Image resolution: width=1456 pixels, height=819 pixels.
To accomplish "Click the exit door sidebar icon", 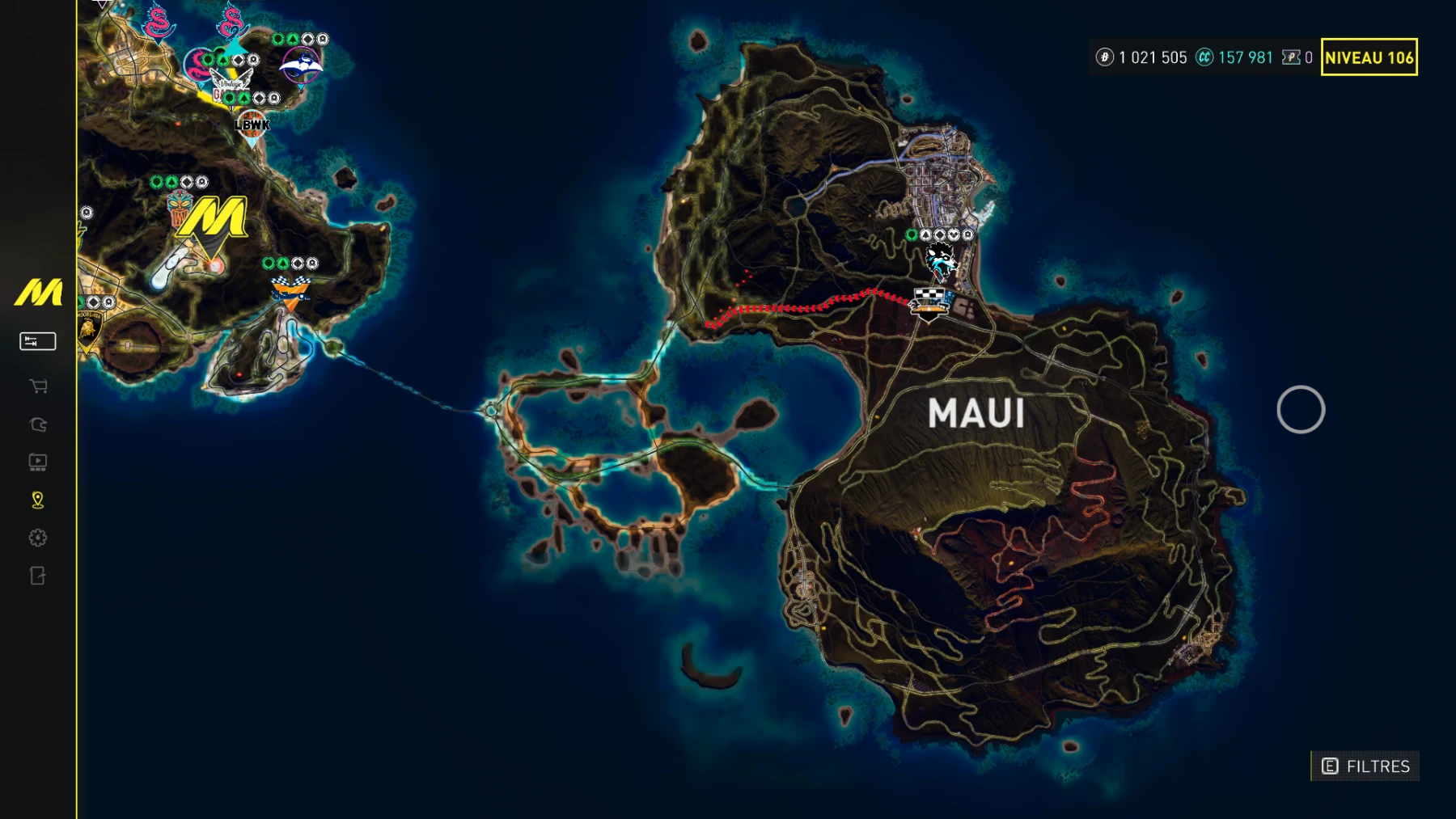I will pyautogui.click(x=38, y=576).
